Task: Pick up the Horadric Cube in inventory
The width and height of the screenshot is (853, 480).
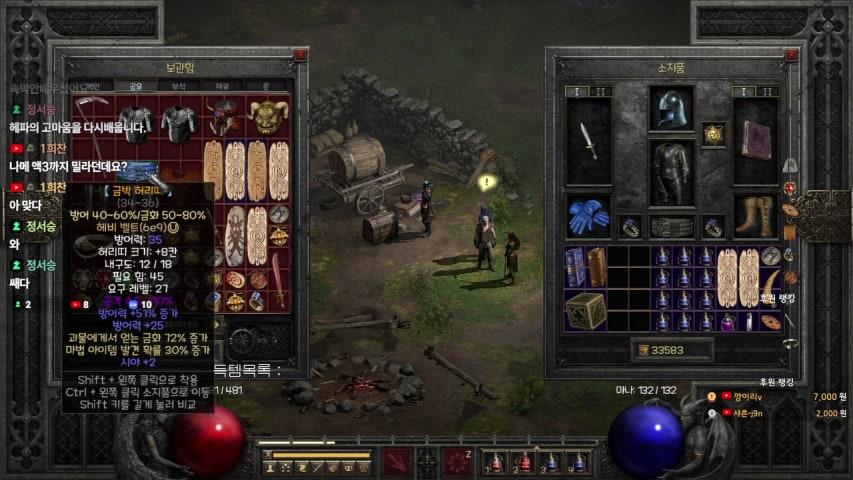Action: click(x=585, y=310)
